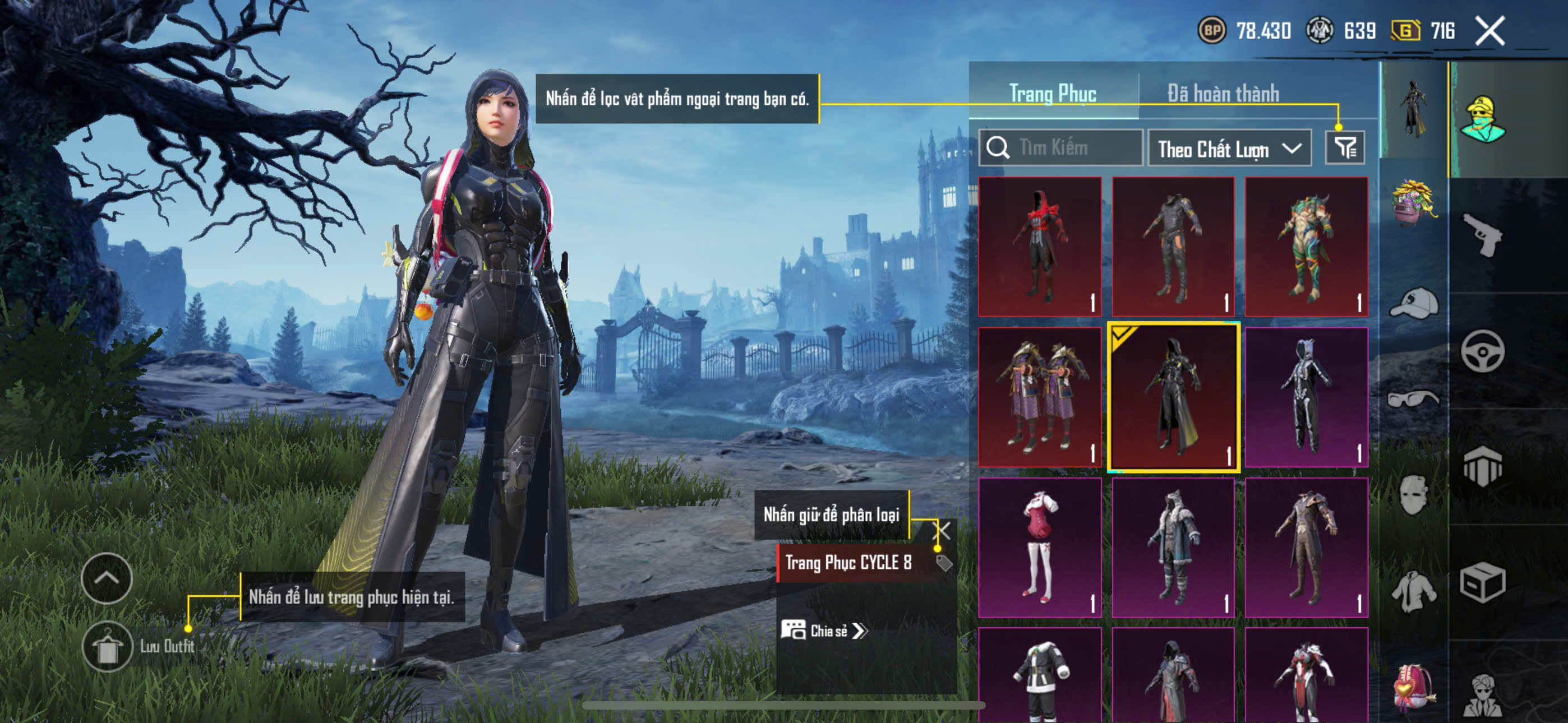The height and width of the screenshot is (723, 1568).
Task: Select the red hooded outfit thumbnail
Action: click(x=1040, y=247)
